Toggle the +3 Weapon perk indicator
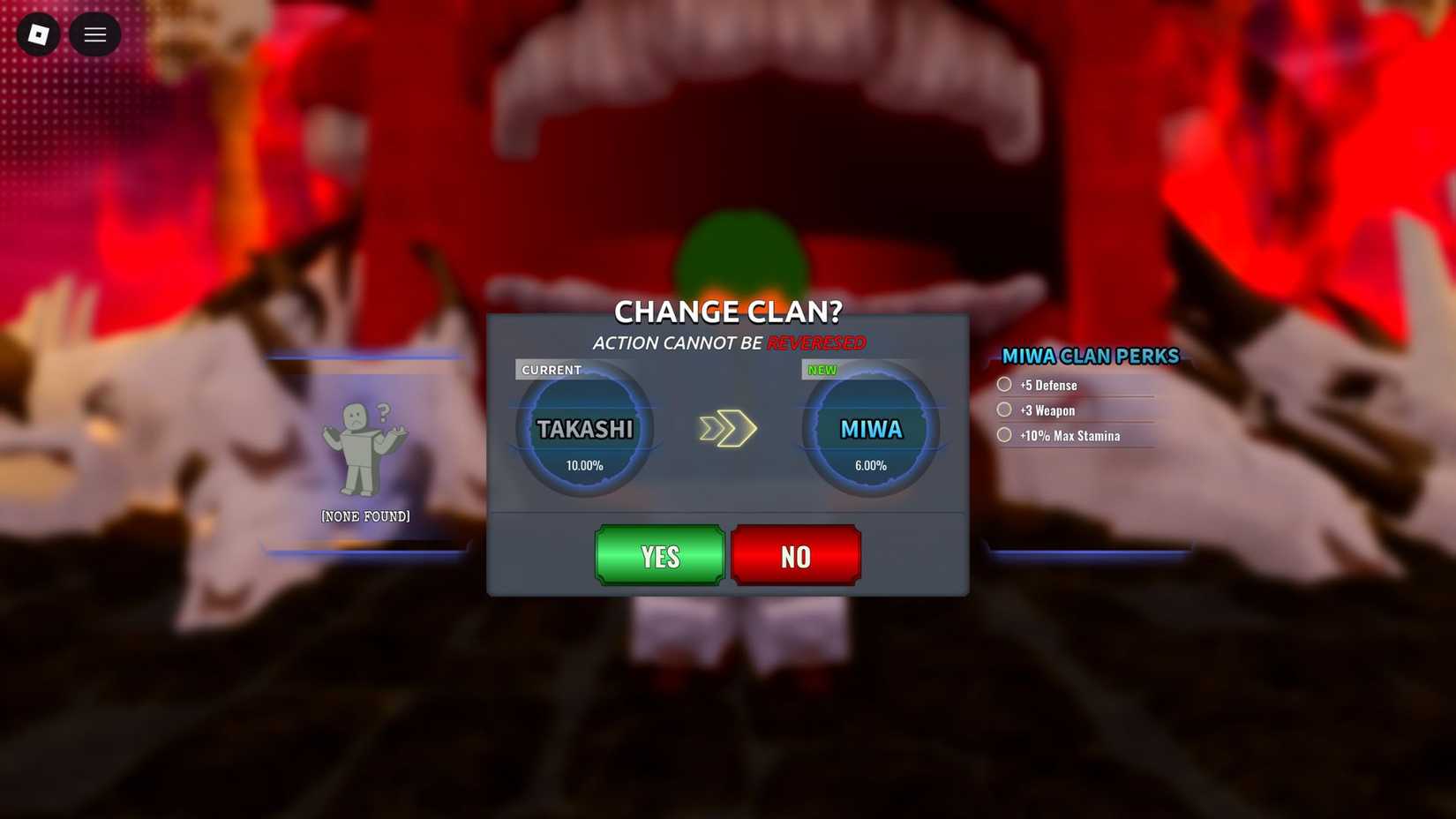Screen dimensions: 1456x819 point(1003,409)
